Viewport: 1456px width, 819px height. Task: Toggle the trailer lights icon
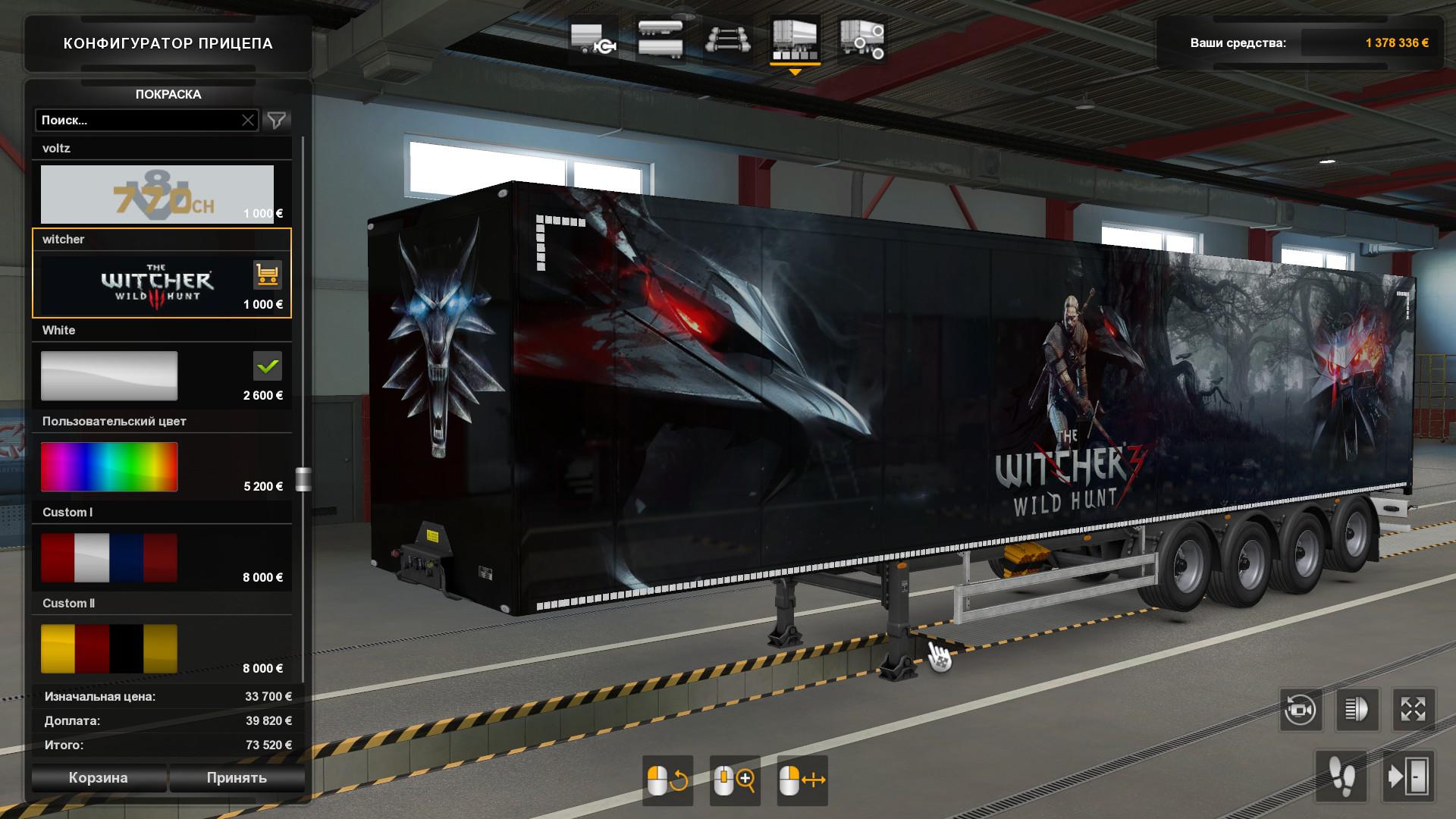[1357, 711]
